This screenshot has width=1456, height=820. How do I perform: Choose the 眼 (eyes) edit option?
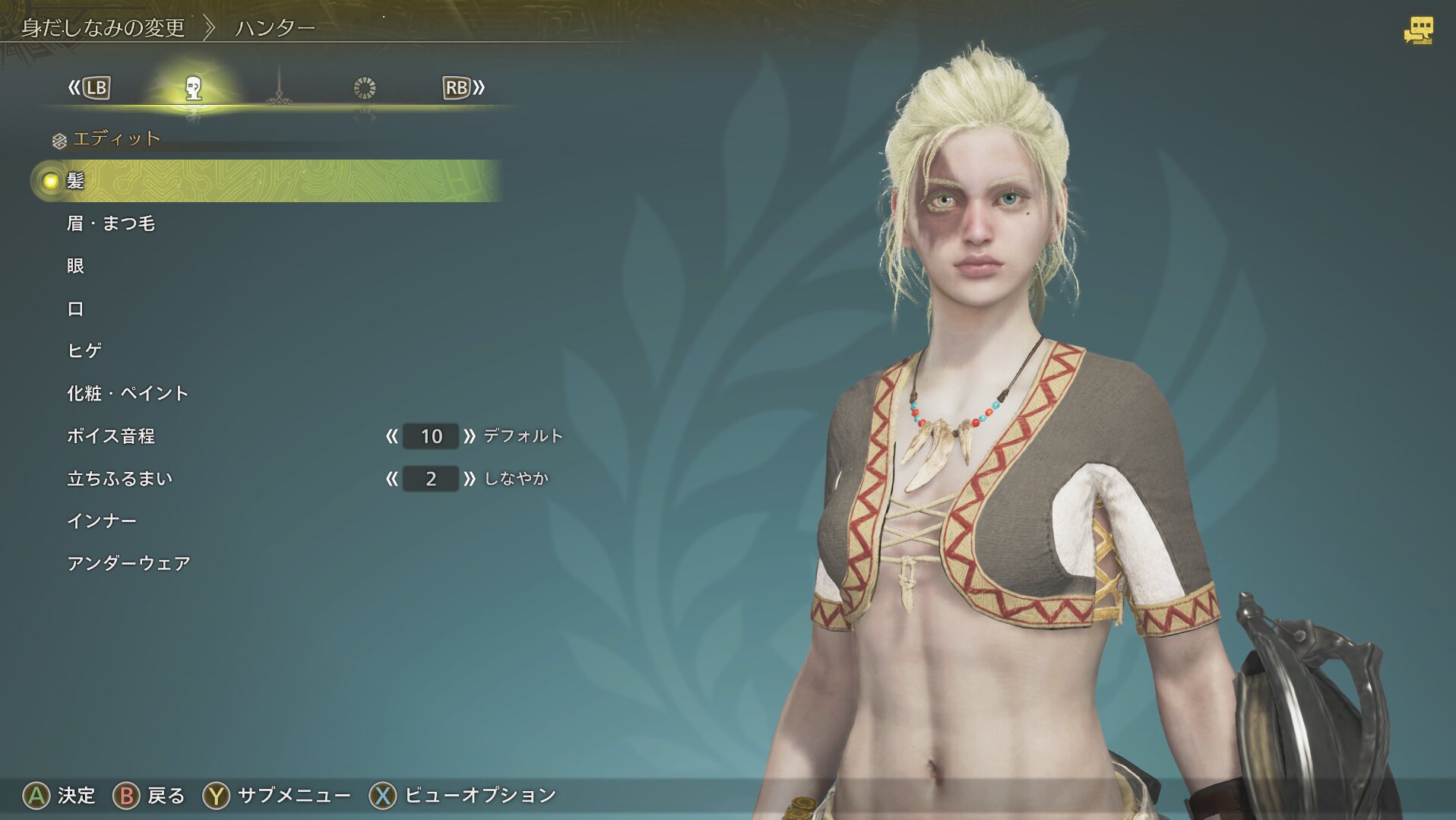[x=75, y=266]
